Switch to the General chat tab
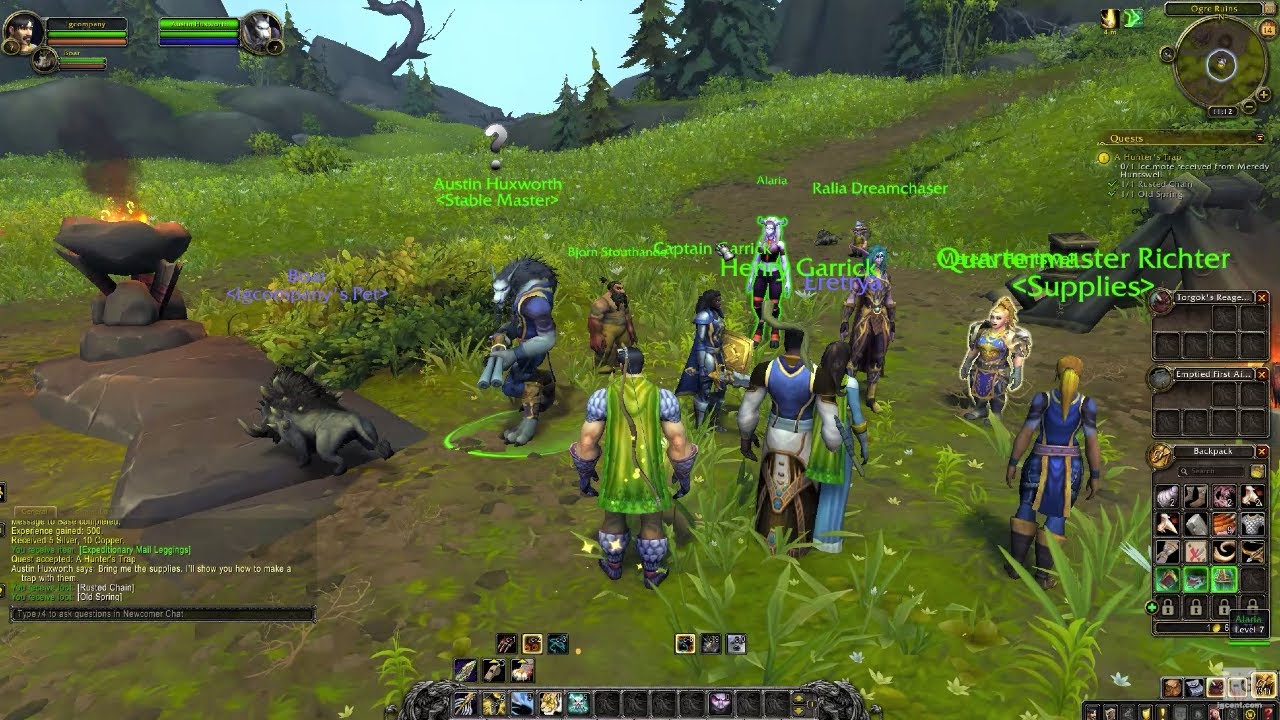This screenshot has width=1280, height=720. pyautogui.click(x=34, y=511)
